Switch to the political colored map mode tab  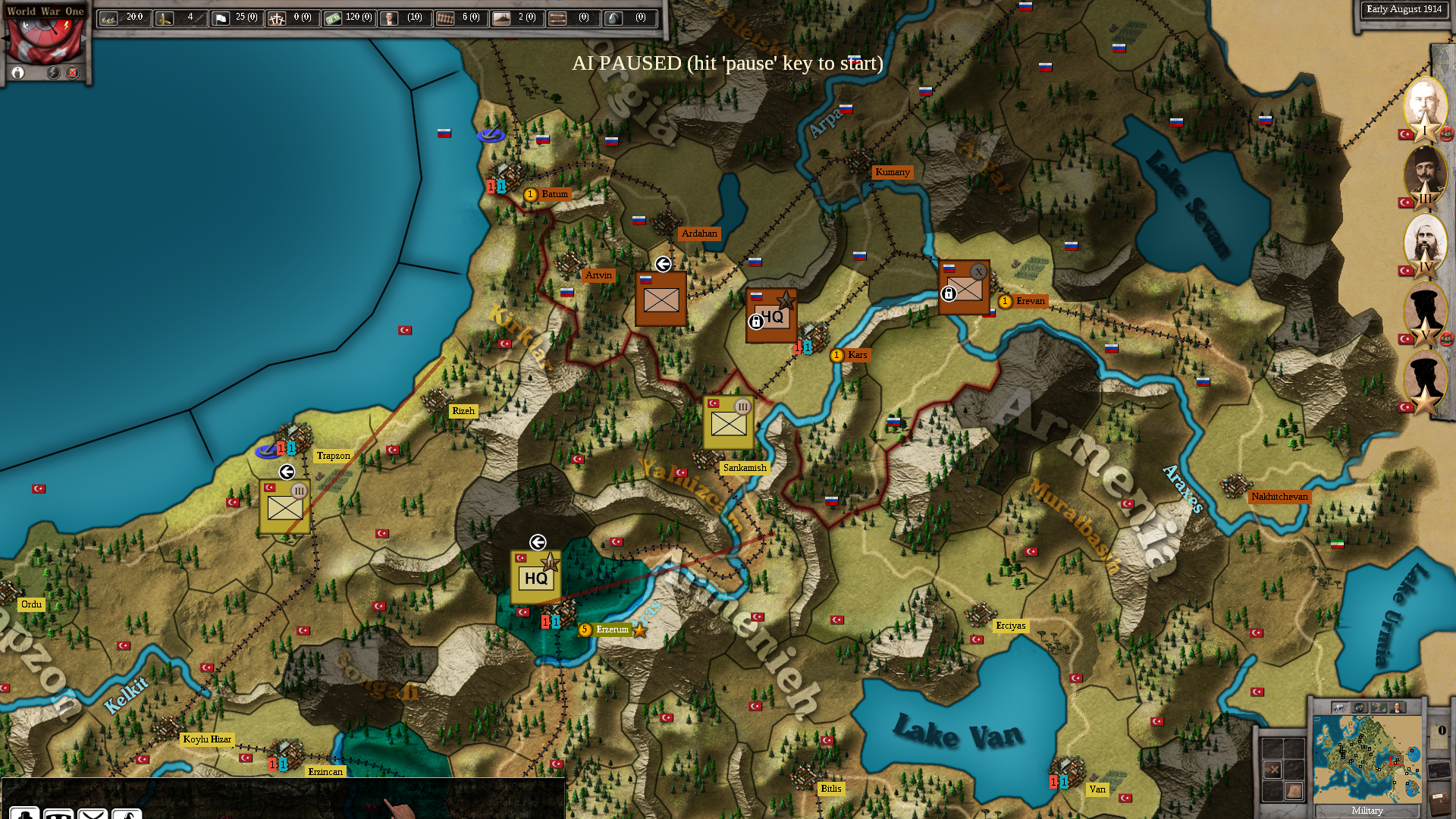(x=1379, y=708)
